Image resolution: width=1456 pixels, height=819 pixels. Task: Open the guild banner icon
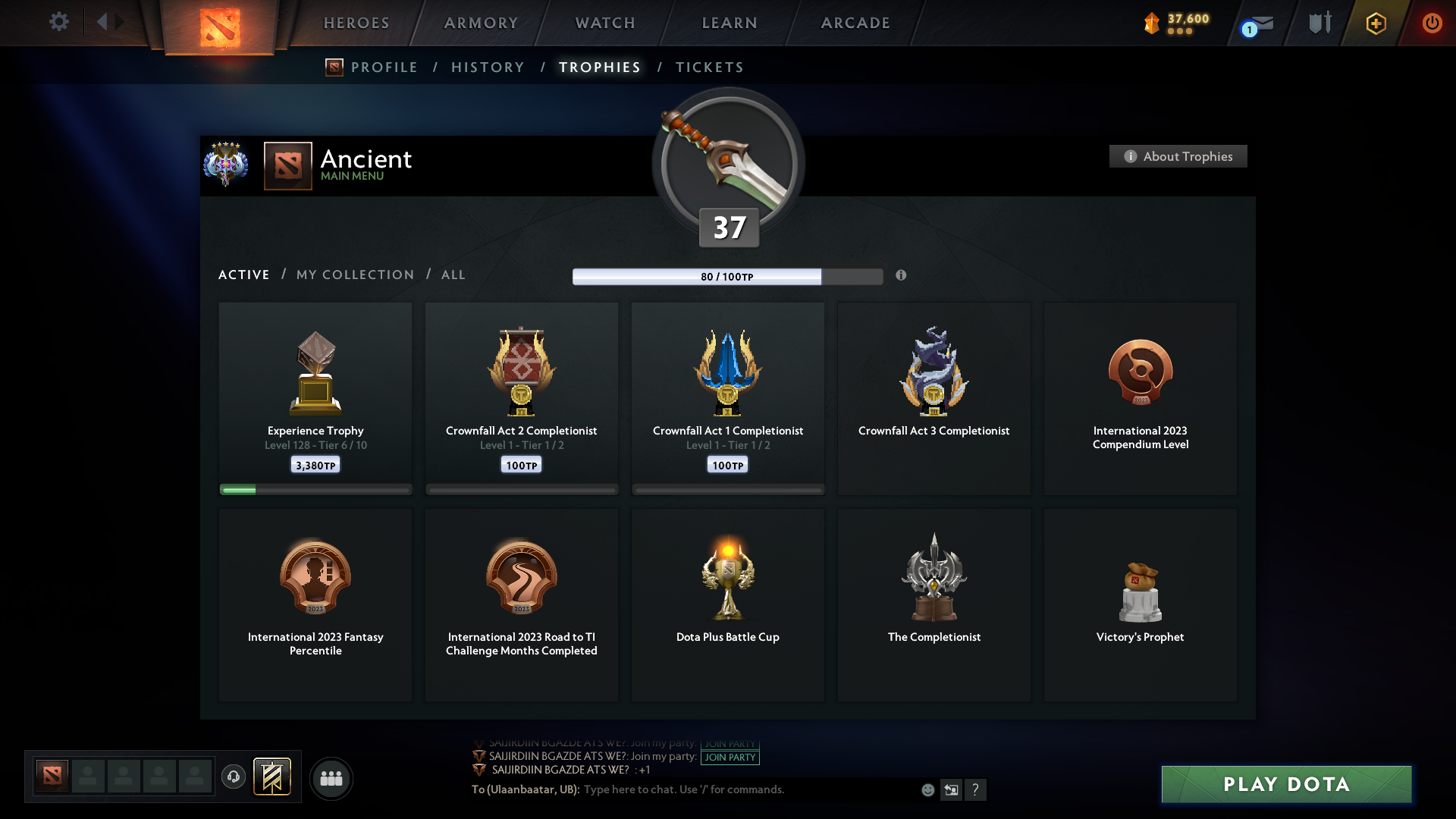tap(273, 777)
